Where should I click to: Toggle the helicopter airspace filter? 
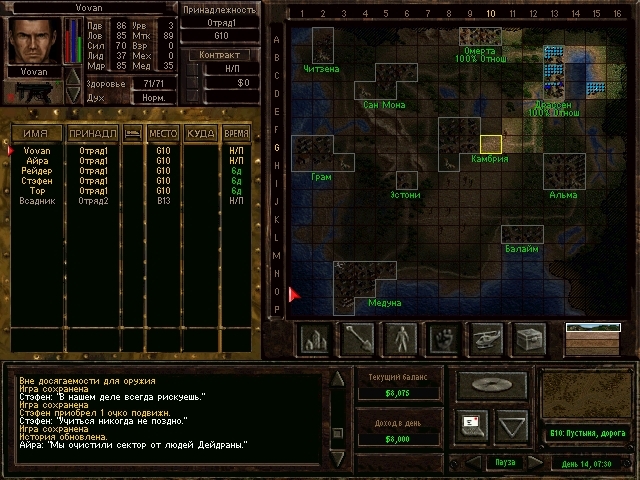pos(487,339)
